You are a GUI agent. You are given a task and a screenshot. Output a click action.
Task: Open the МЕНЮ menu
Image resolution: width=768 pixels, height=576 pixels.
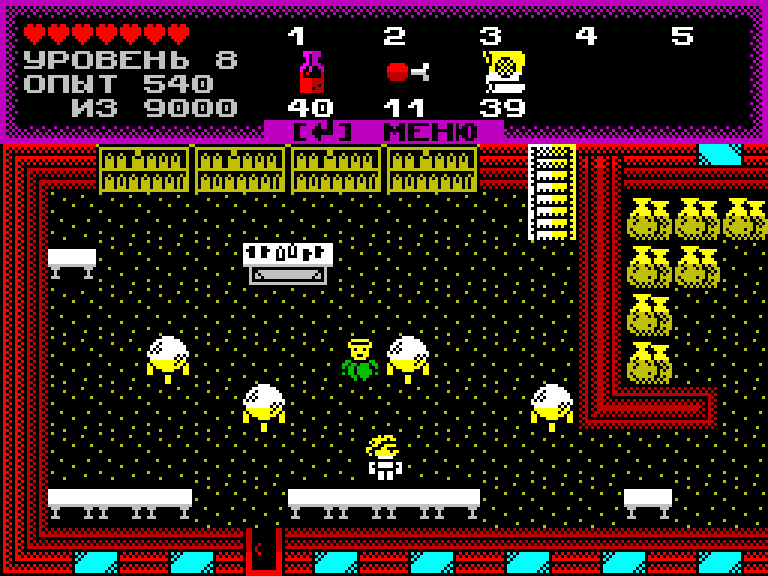(384, 132)
